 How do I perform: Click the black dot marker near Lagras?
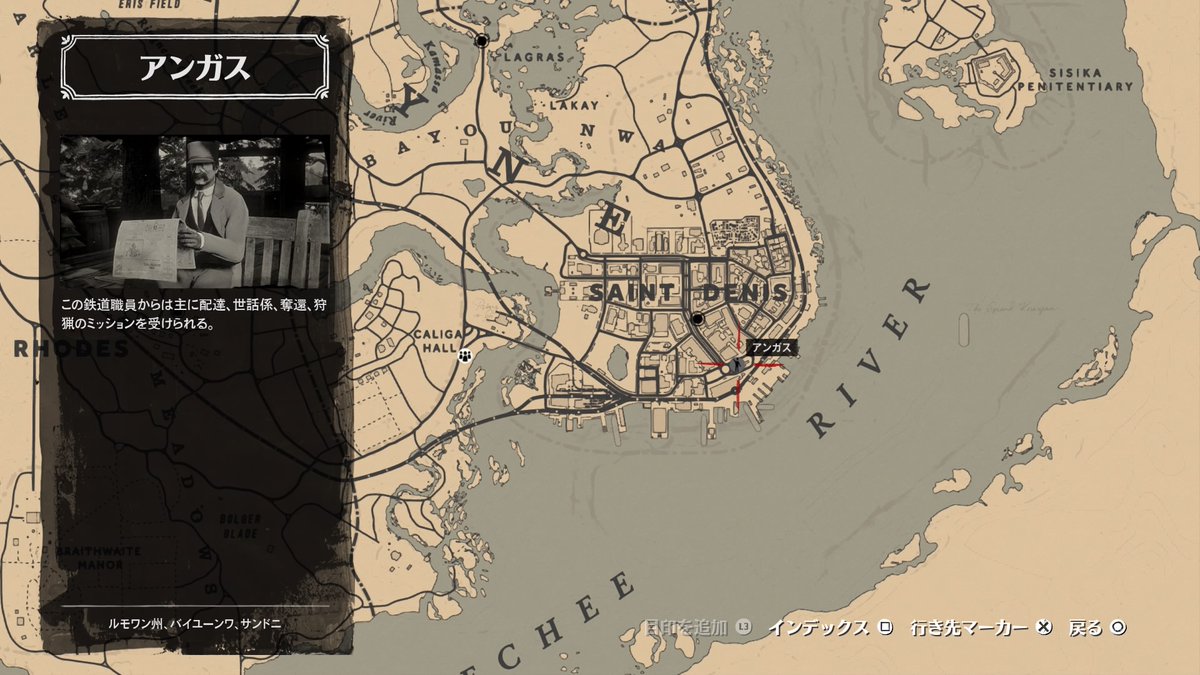pos(483,41)
